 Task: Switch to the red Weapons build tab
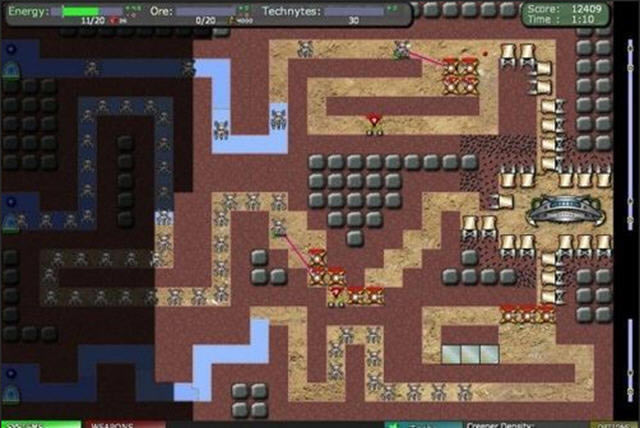(124, 424)
